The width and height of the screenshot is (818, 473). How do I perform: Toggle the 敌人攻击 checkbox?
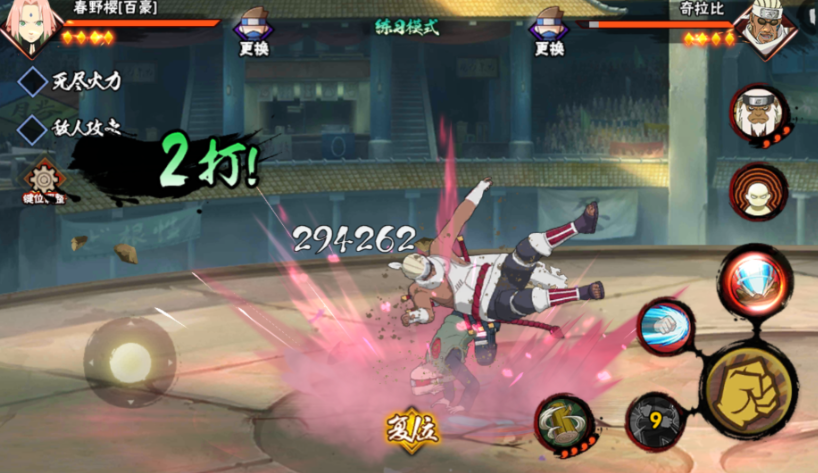click(x=33, y=128)
